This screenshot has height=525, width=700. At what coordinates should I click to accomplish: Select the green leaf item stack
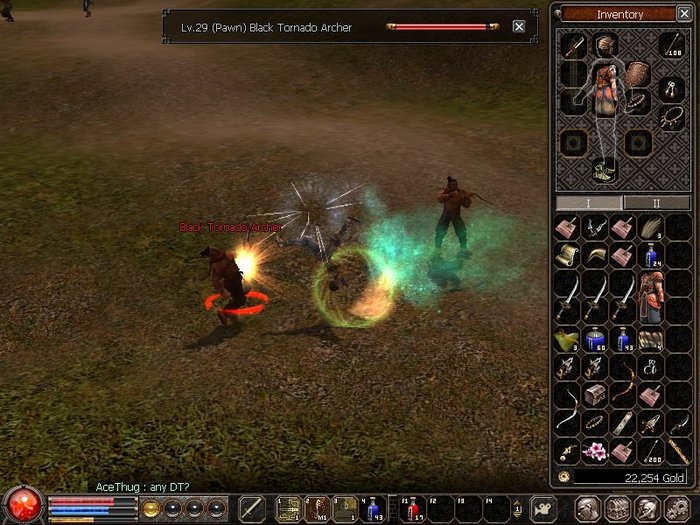[568, 340]
